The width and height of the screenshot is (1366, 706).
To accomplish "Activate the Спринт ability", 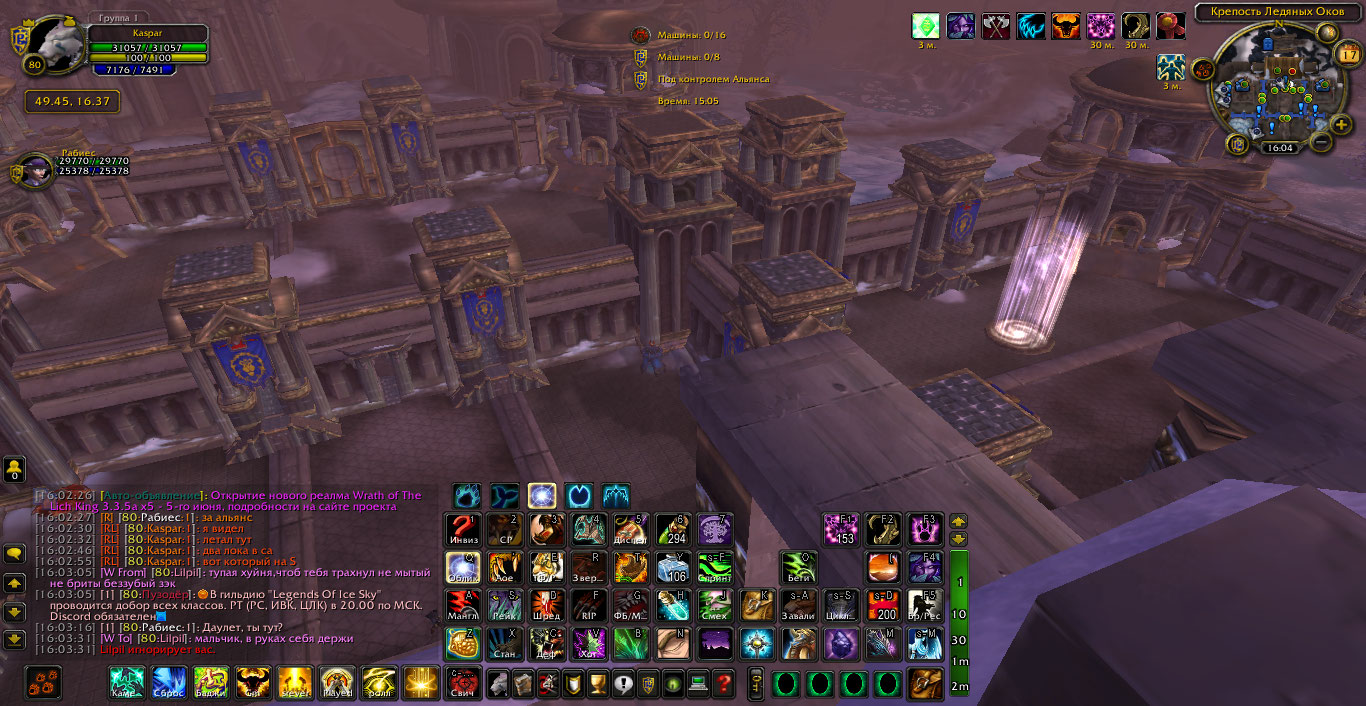I will pyautogui.click(x=715, y=568).
